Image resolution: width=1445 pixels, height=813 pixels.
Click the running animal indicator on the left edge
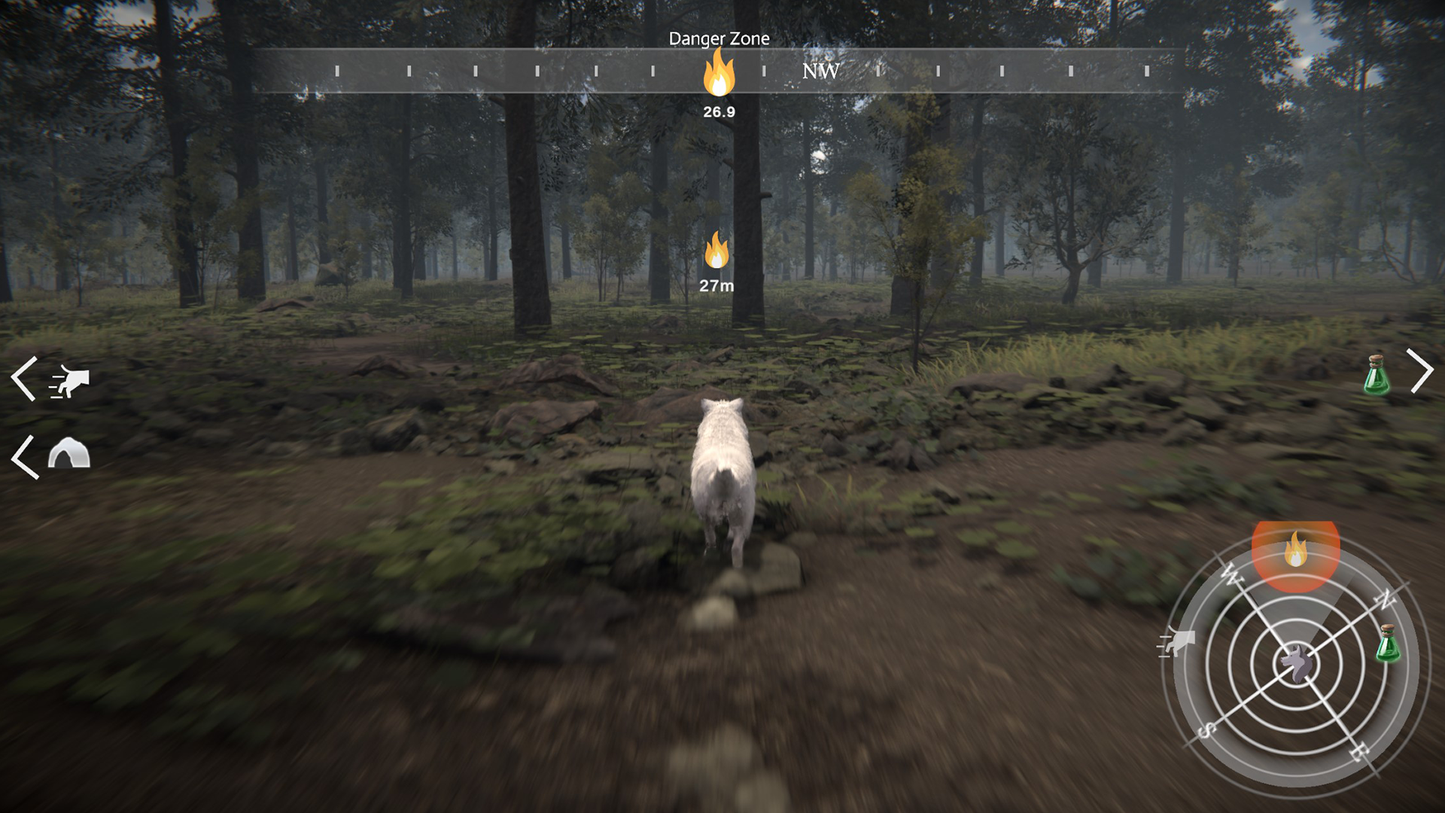[70, 381]
